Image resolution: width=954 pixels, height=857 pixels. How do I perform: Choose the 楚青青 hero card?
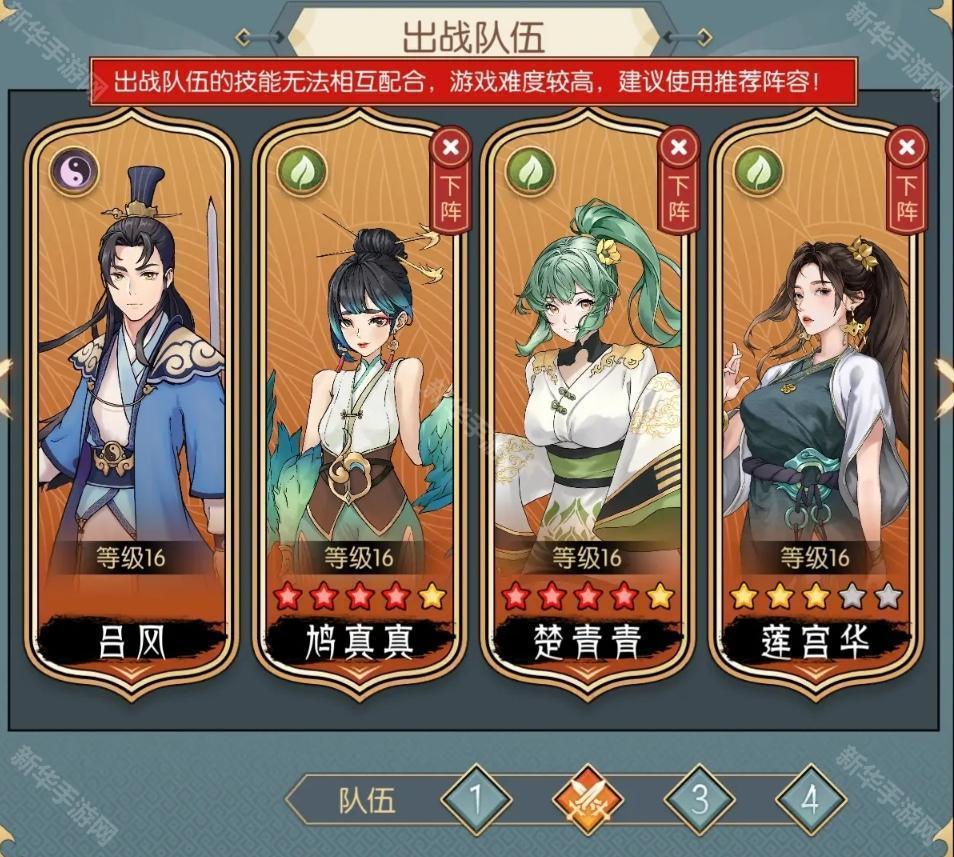click(586, 400)
